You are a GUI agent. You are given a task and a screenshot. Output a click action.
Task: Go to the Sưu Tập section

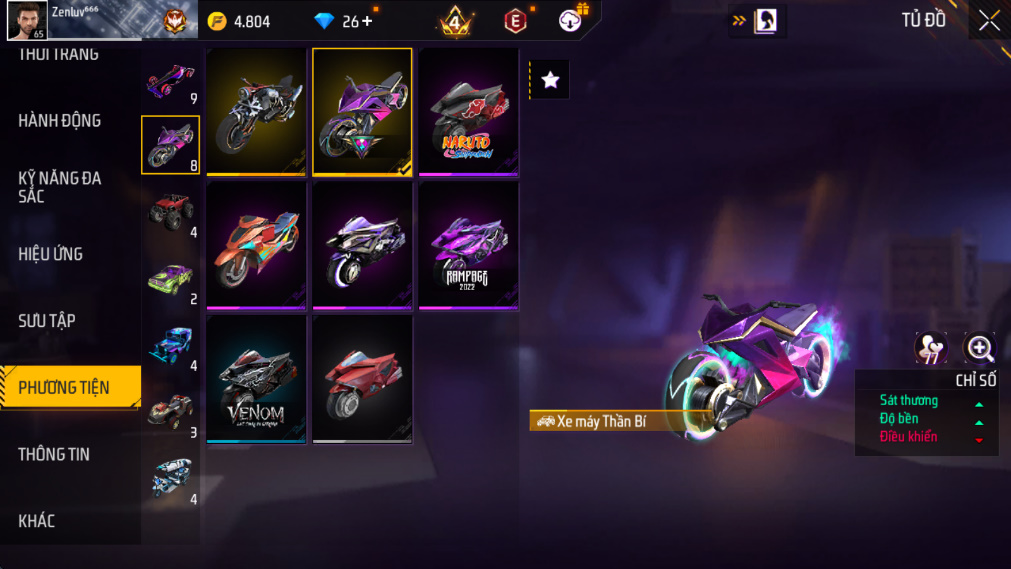coord(47,321)
